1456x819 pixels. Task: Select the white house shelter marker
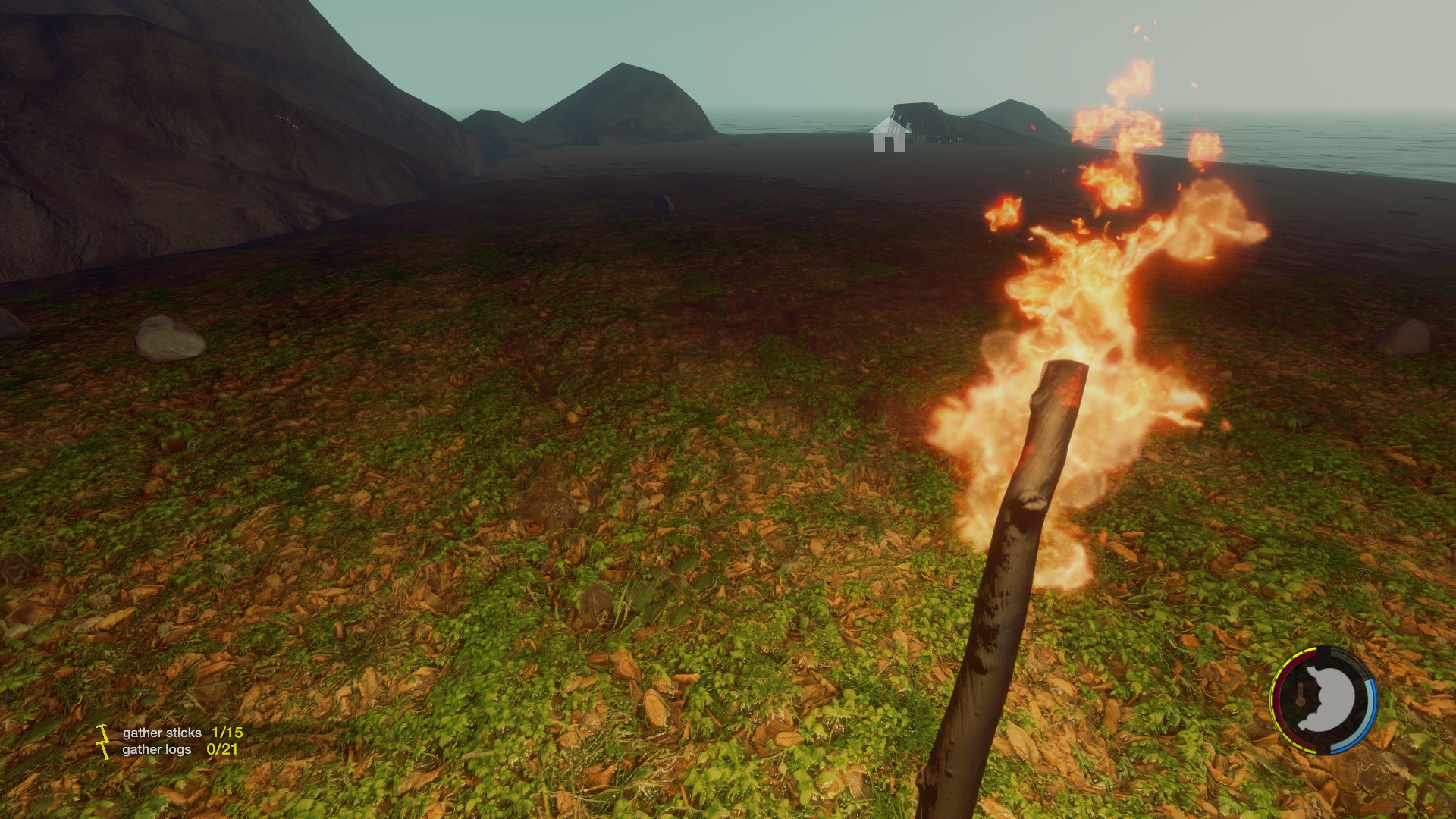(889, 136)
